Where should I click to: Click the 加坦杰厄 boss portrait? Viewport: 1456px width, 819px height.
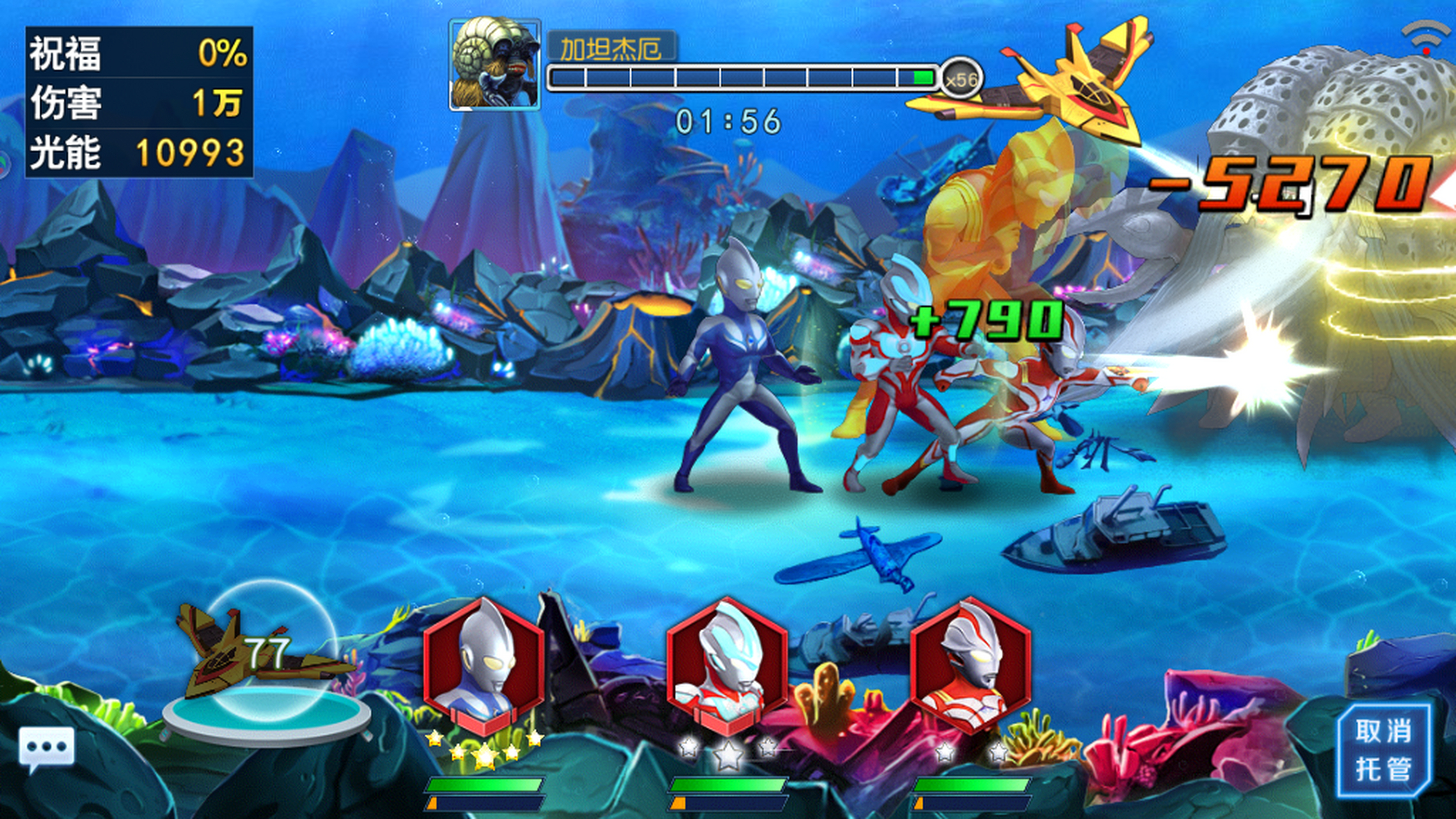[x=495, y=65]
